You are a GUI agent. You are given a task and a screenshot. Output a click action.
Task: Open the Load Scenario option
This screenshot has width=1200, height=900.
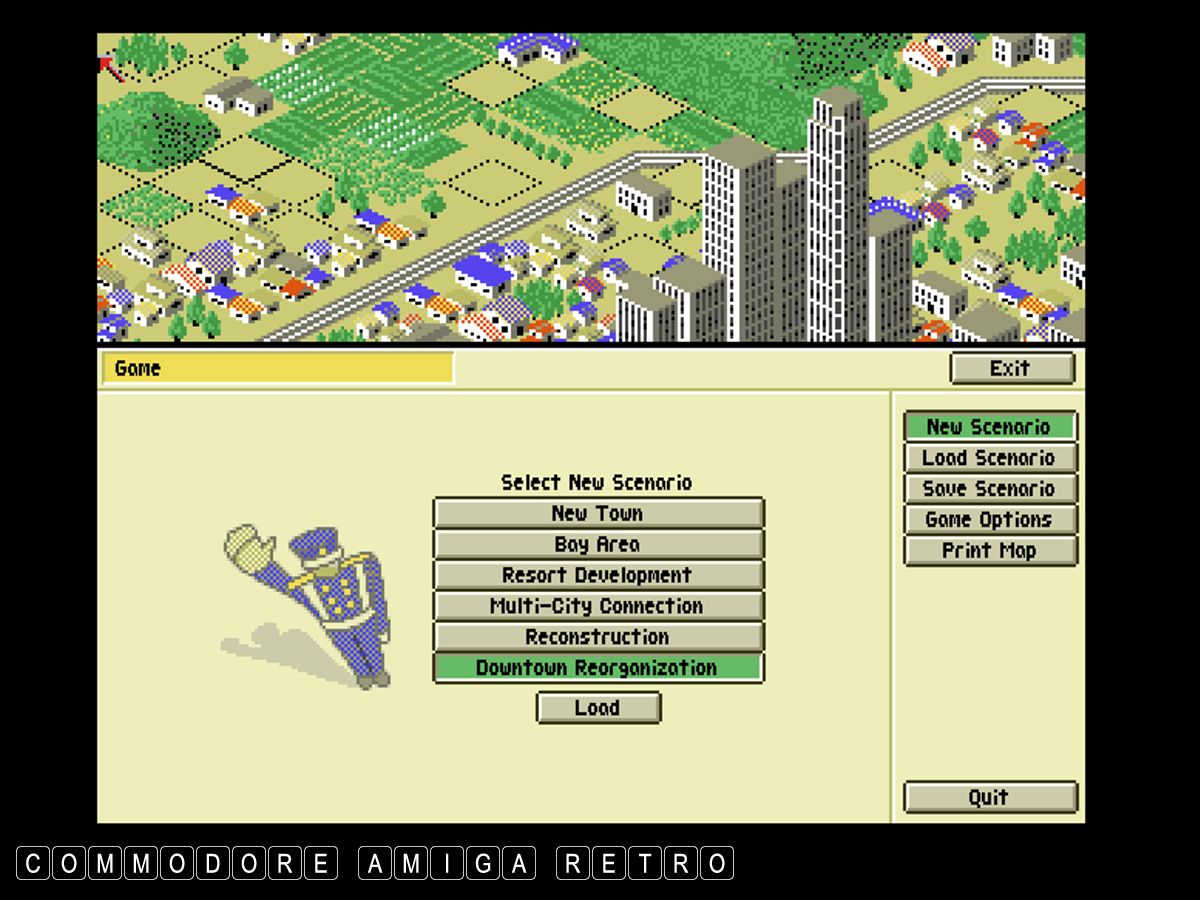tap(989, 458)
